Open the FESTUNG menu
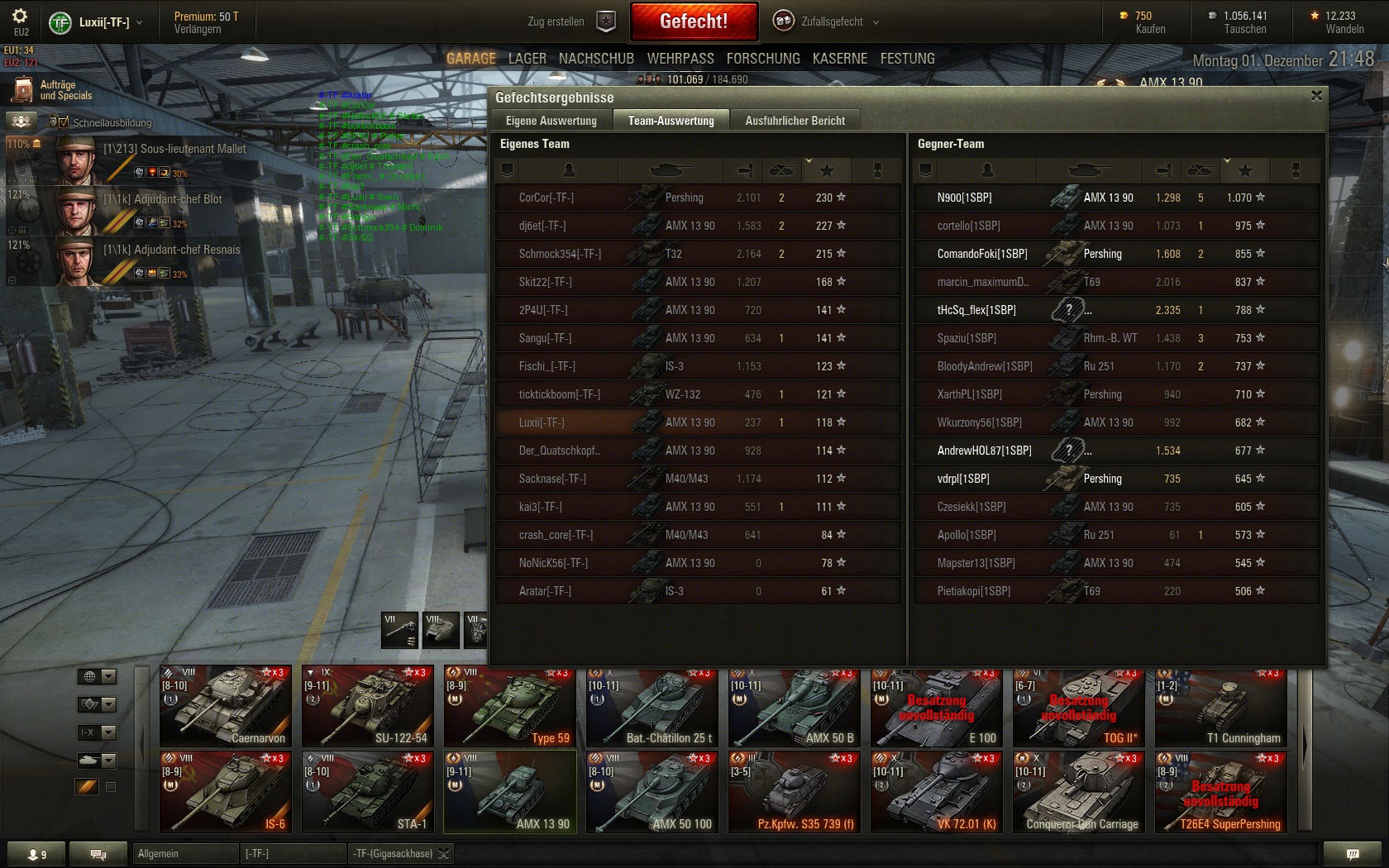 (907, 59)
